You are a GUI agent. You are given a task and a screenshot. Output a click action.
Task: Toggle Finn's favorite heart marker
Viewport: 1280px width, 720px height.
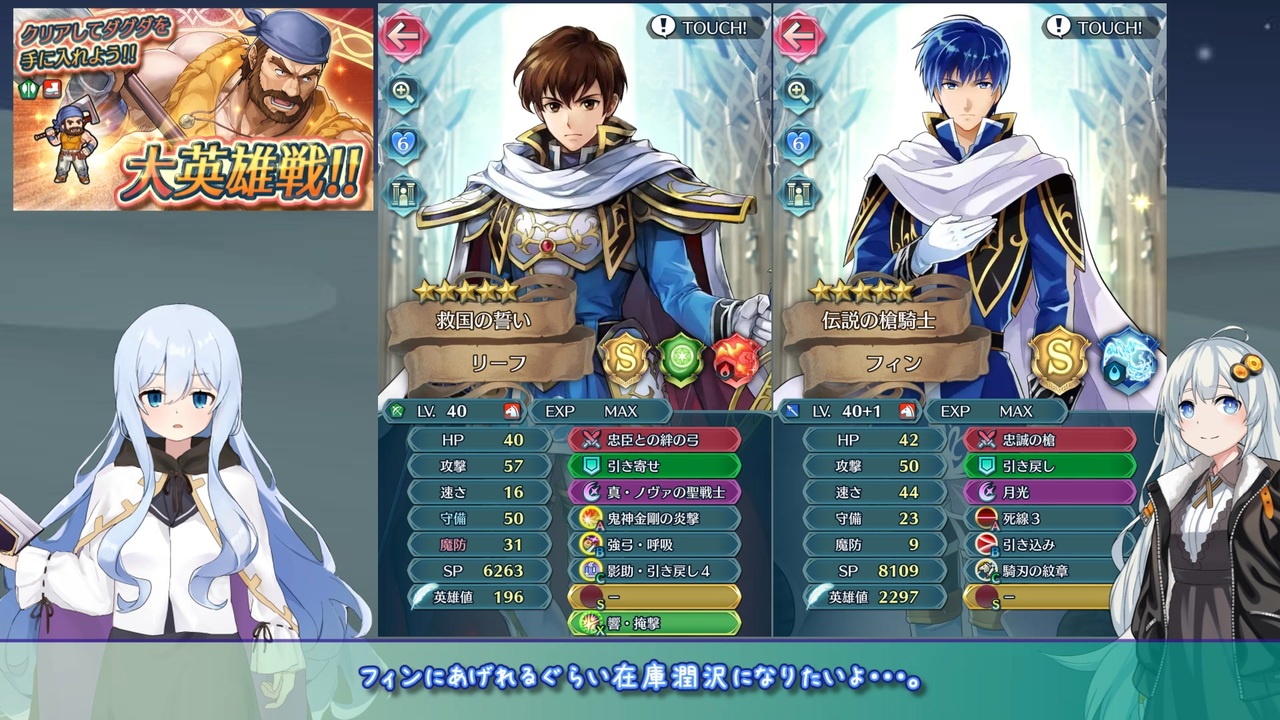[x=800, y=140]
